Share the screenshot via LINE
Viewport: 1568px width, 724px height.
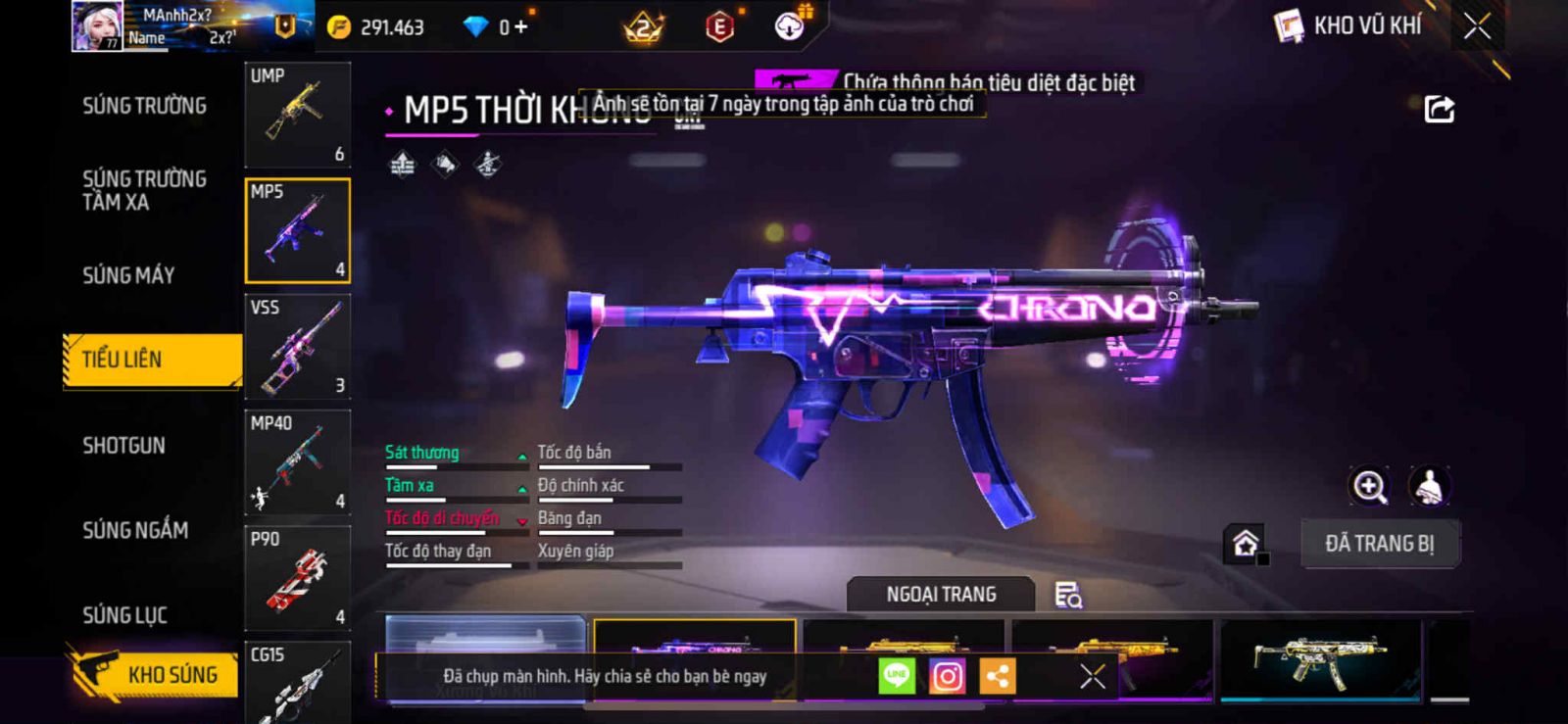896,676
